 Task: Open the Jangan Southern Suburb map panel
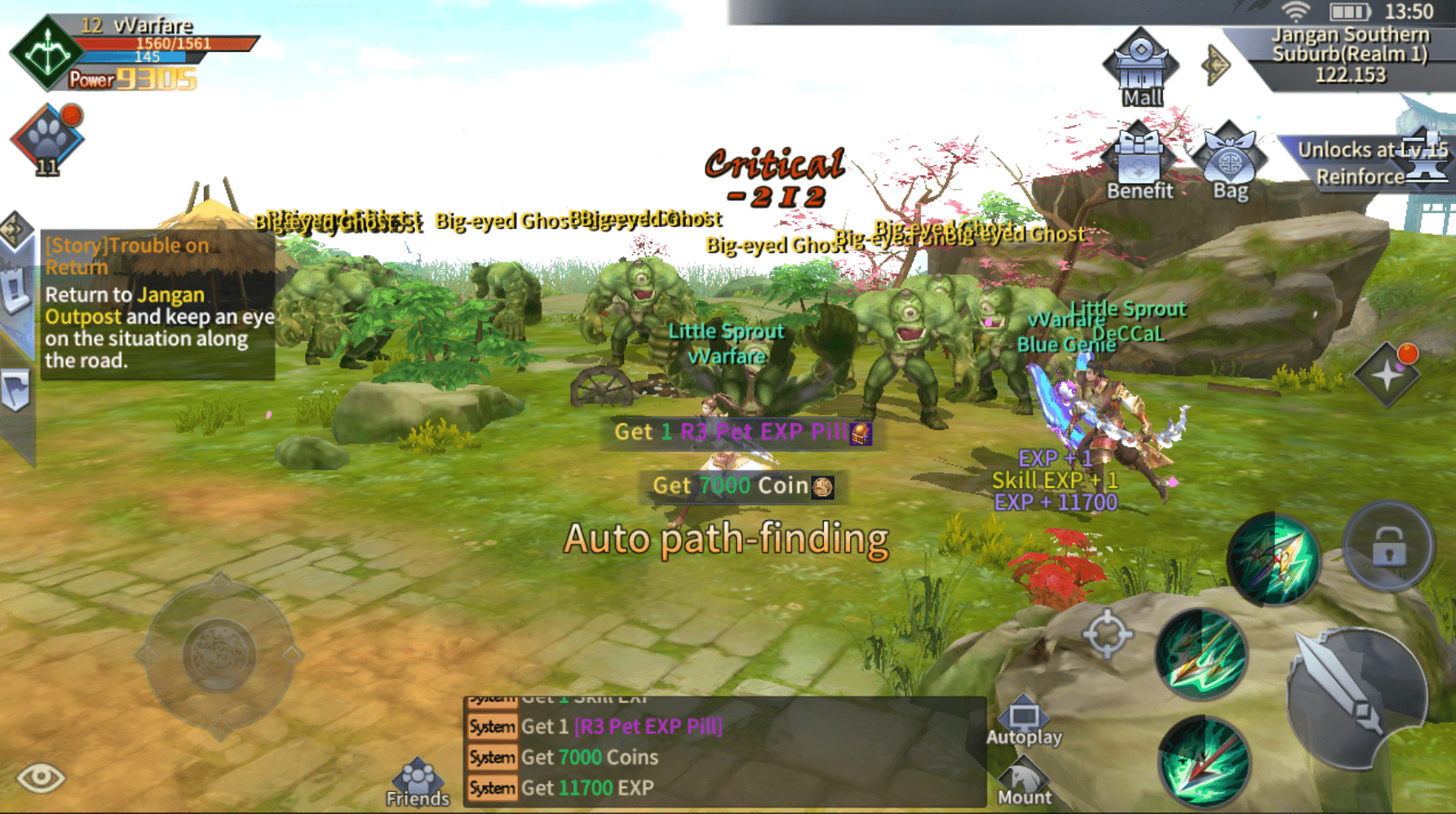1351,54
